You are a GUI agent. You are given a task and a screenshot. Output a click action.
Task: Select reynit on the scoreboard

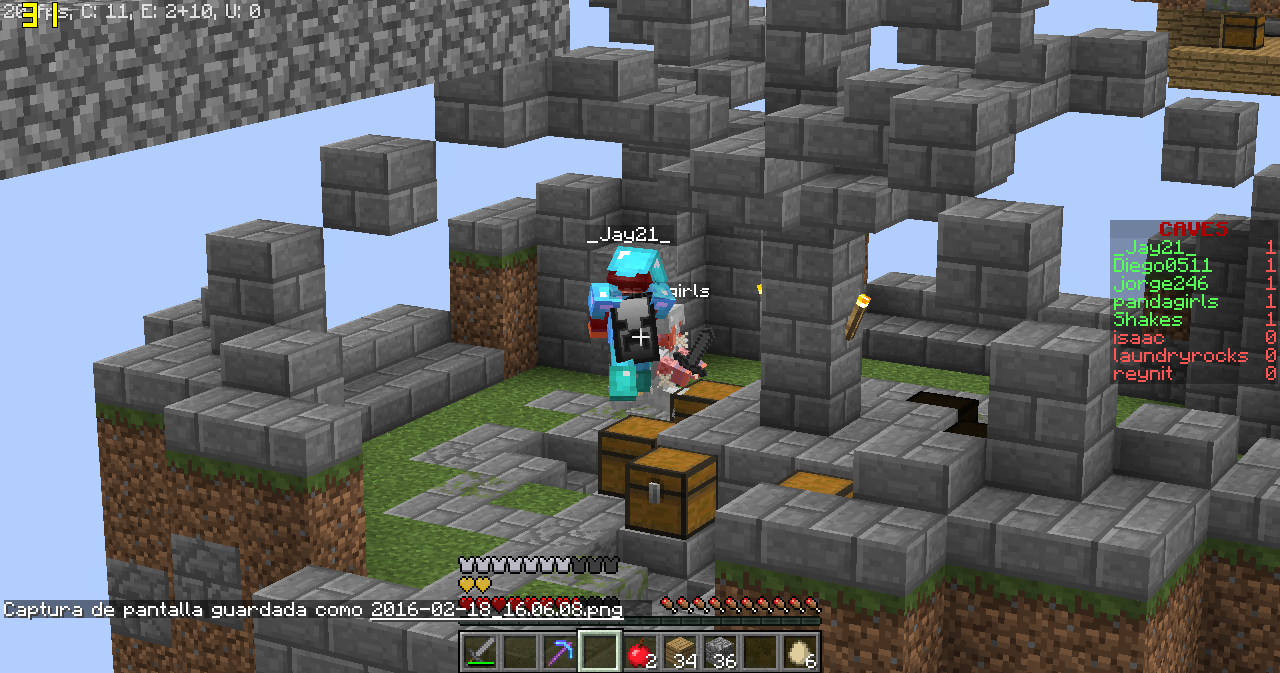point(1143,374)
